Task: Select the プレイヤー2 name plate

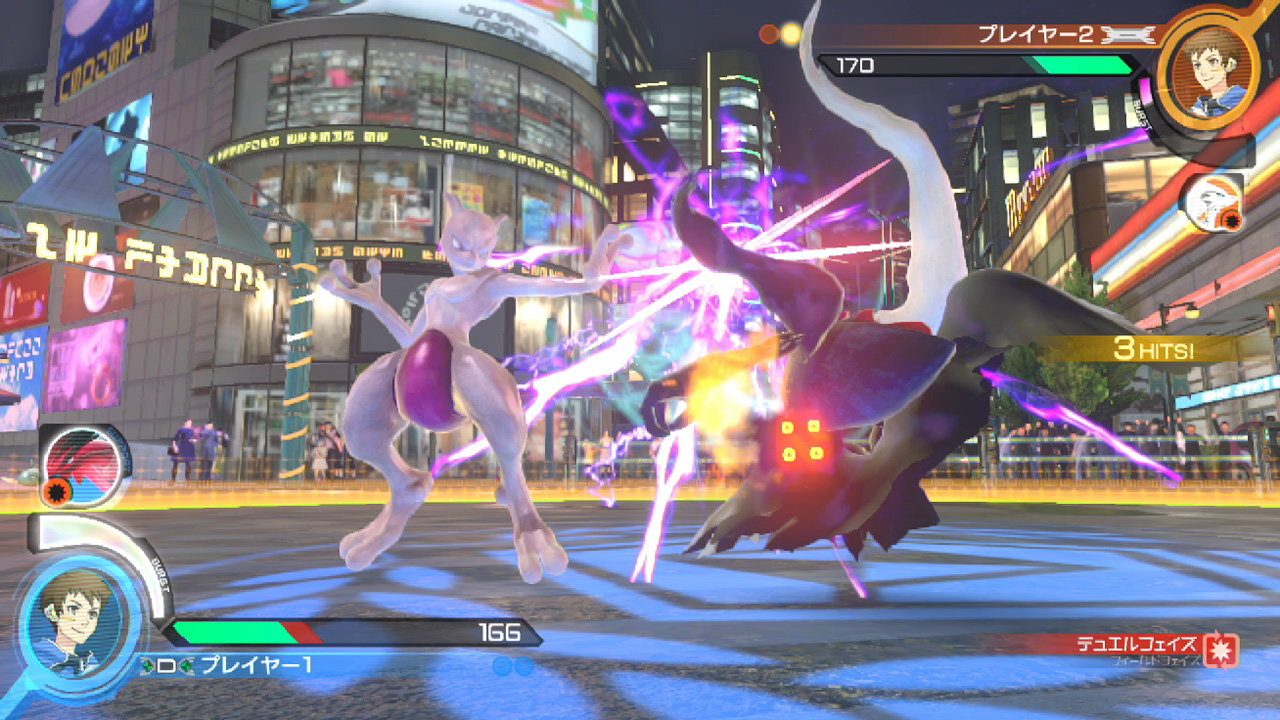Action: pyautogui.click(x=1036, y=32)
